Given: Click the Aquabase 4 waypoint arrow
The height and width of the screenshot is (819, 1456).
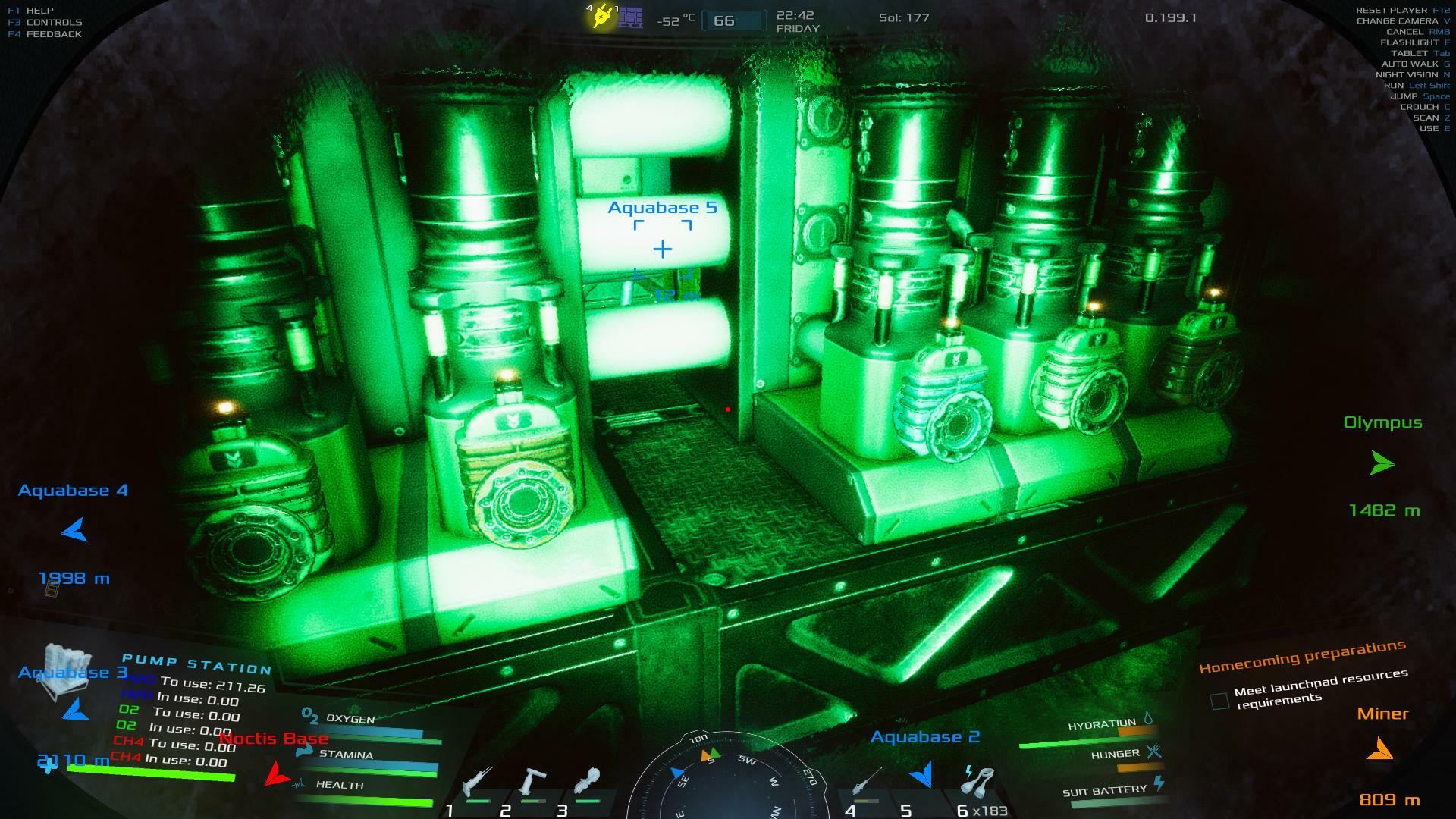Looking at the screenshot, I should click(74, 530).
